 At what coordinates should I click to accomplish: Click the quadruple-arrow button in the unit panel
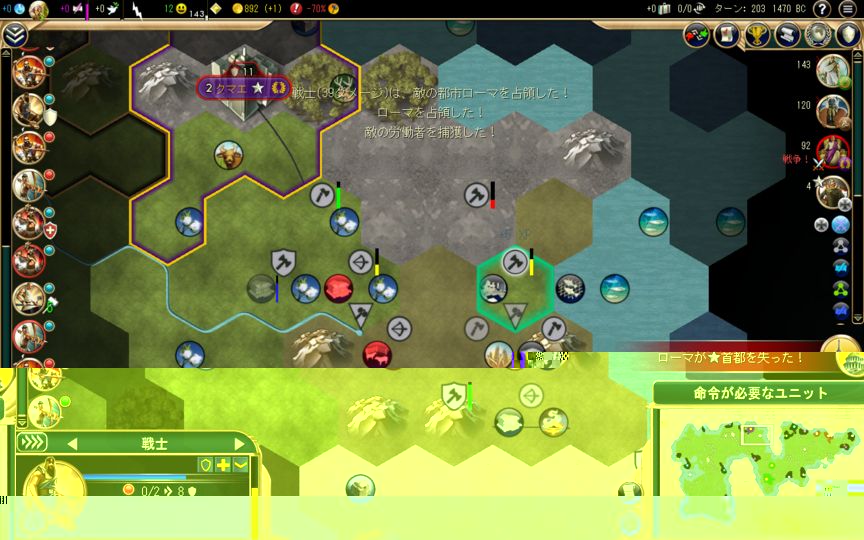[x=33, y=443]
